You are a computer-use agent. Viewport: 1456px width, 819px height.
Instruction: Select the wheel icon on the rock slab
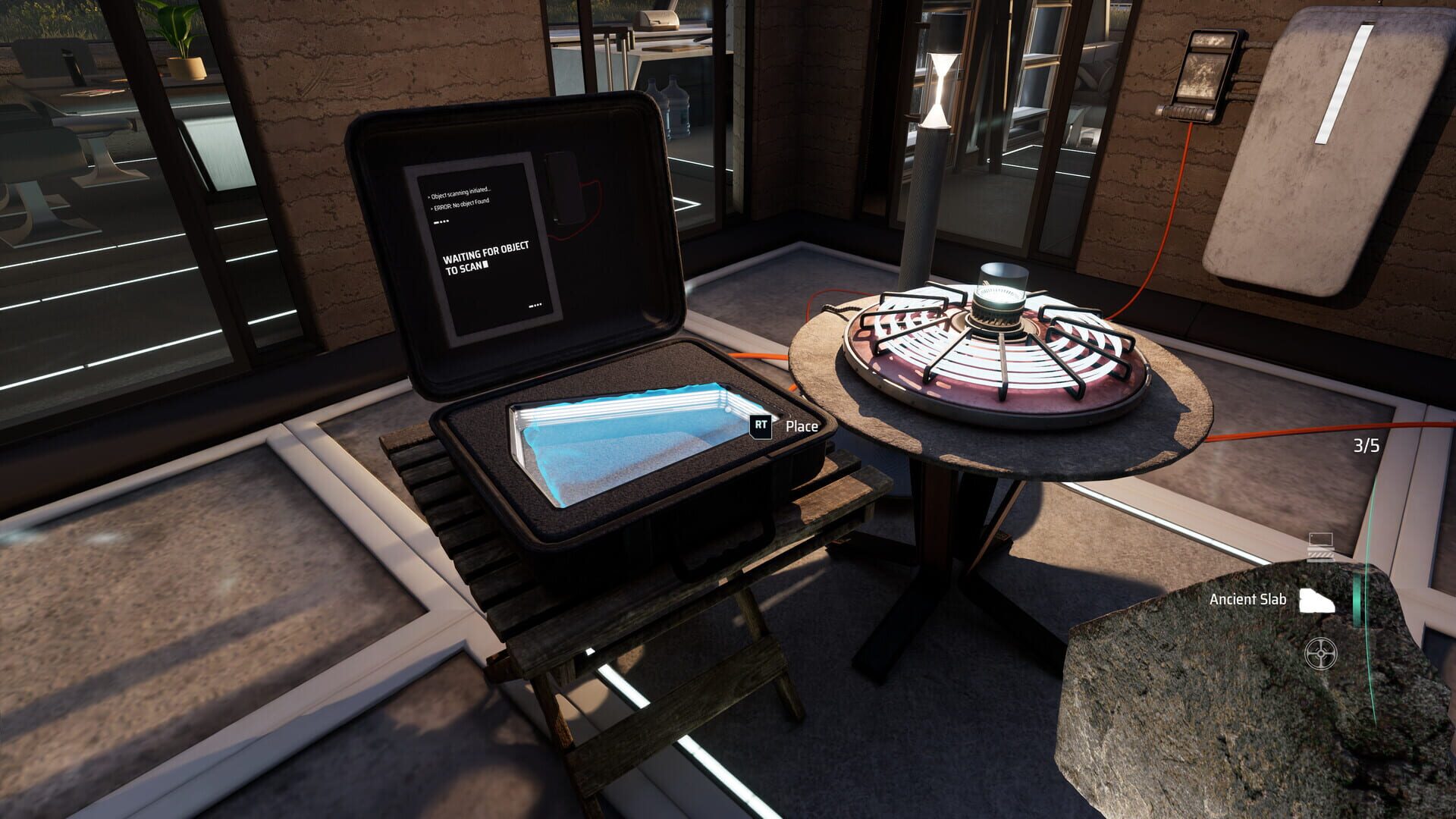point(1321,653)
